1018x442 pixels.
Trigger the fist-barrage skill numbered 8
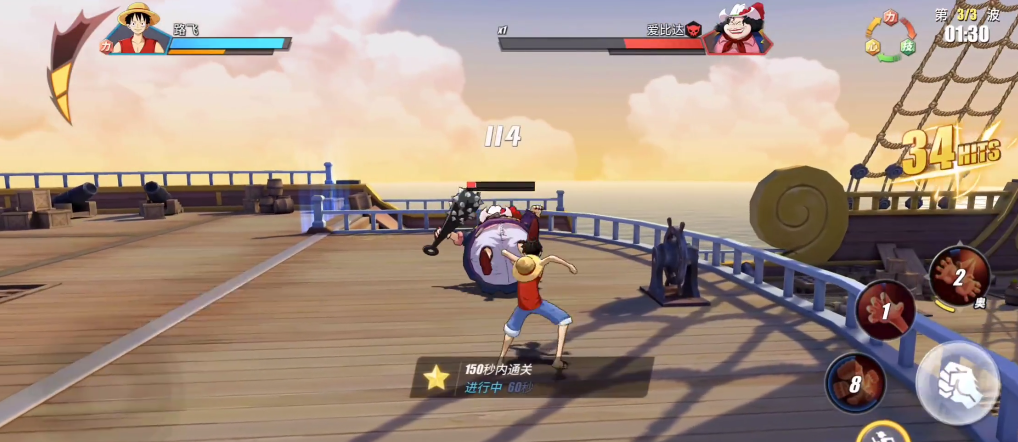pos(856,382)
